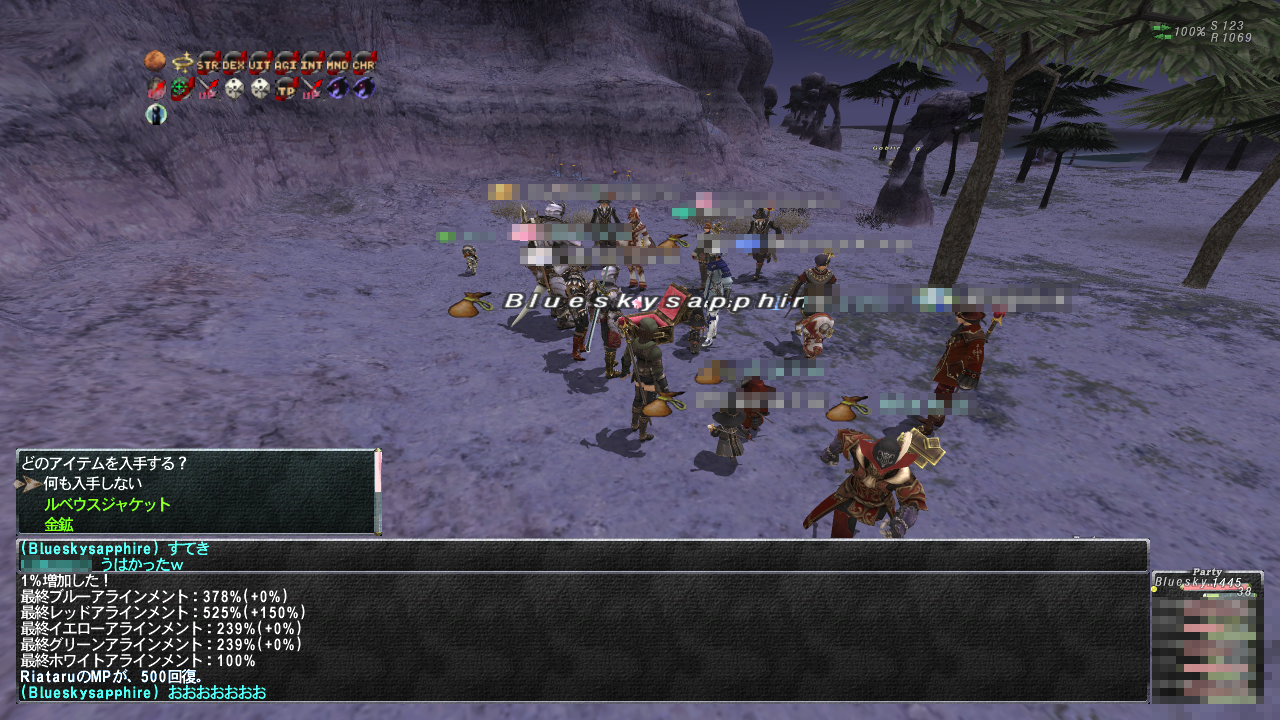Image resolution: width=1280 pixels, height=720 pixels.
Task: Click the VIT boost status icon
Action: (260, 63)
